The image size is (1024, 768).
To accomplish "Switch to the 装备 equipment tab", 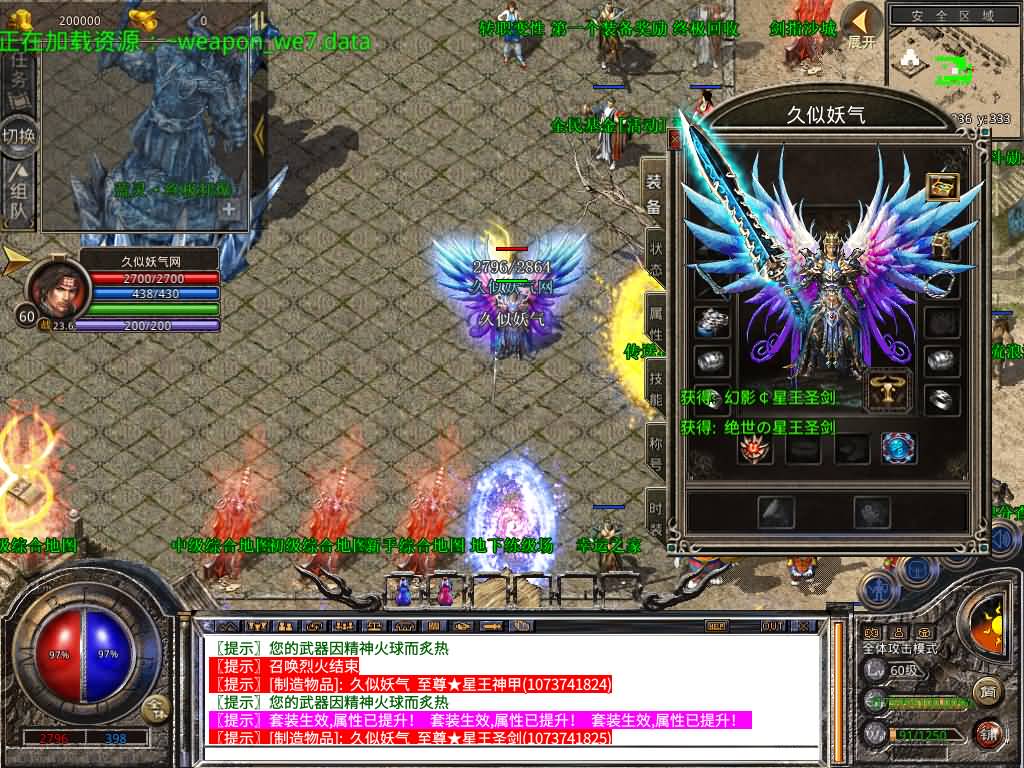I will 653,194.
